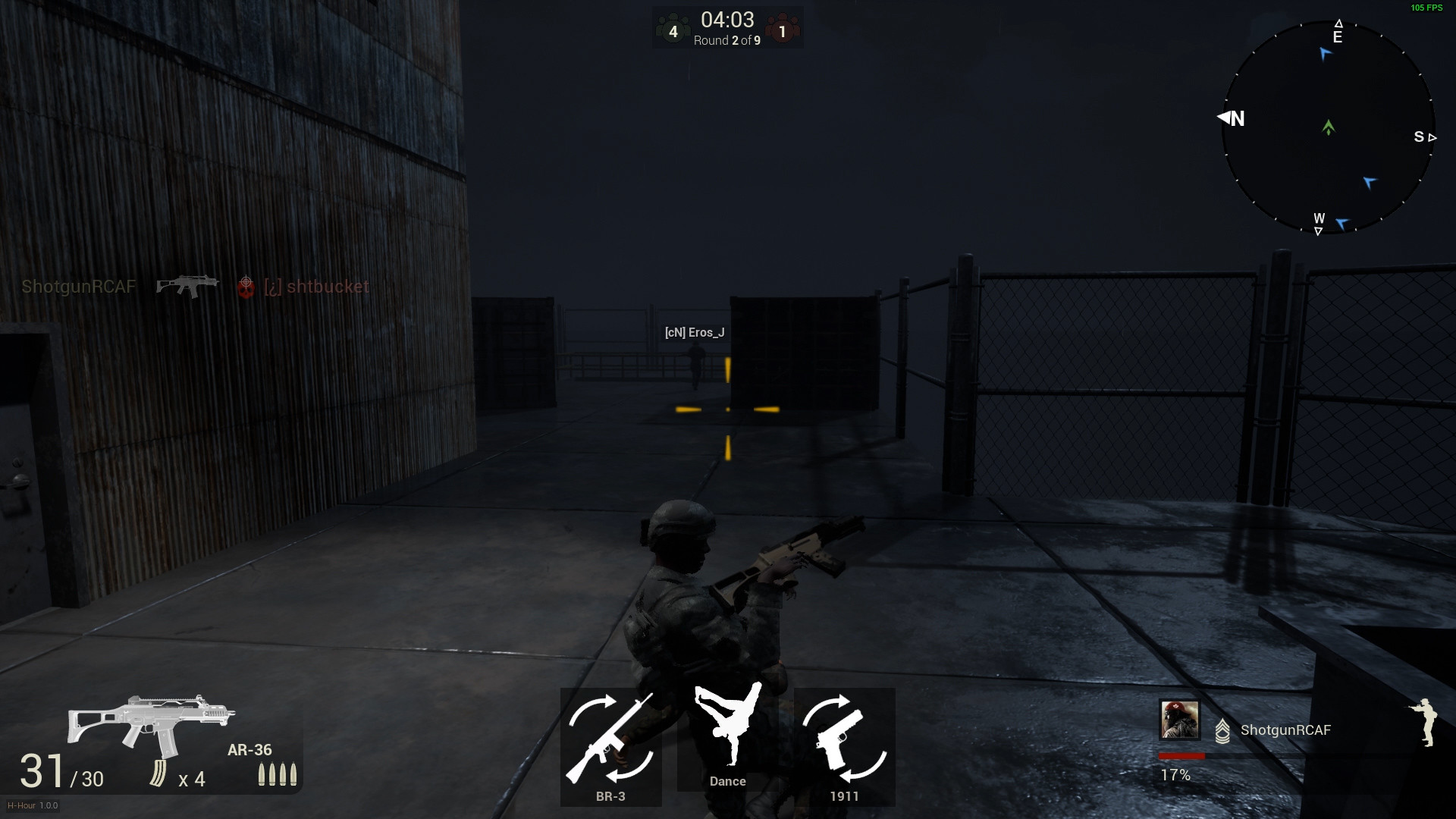Click the rifle kill-feed weapon icon

(188, 286)
